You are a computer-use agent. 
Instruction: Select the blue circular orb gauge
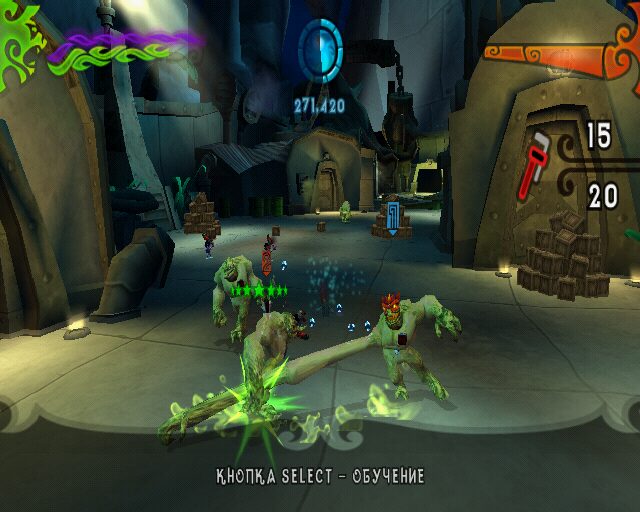[x=320, y=47]
